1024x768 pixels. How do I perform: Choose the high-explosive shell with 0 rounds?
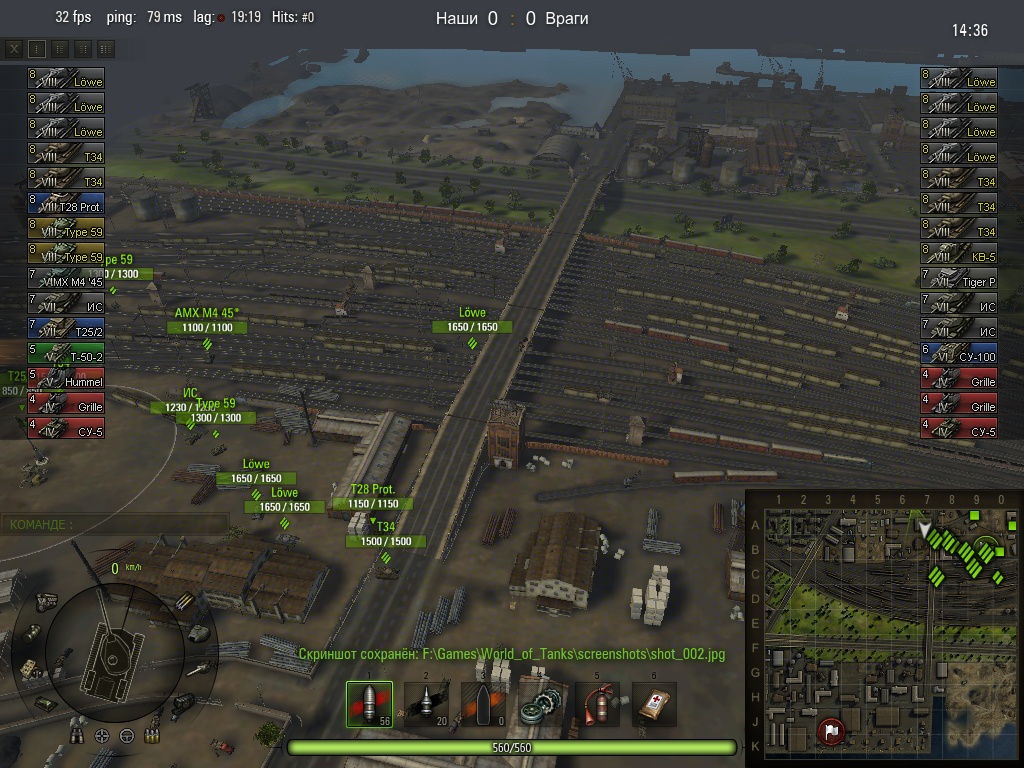[x=483, y=705]
